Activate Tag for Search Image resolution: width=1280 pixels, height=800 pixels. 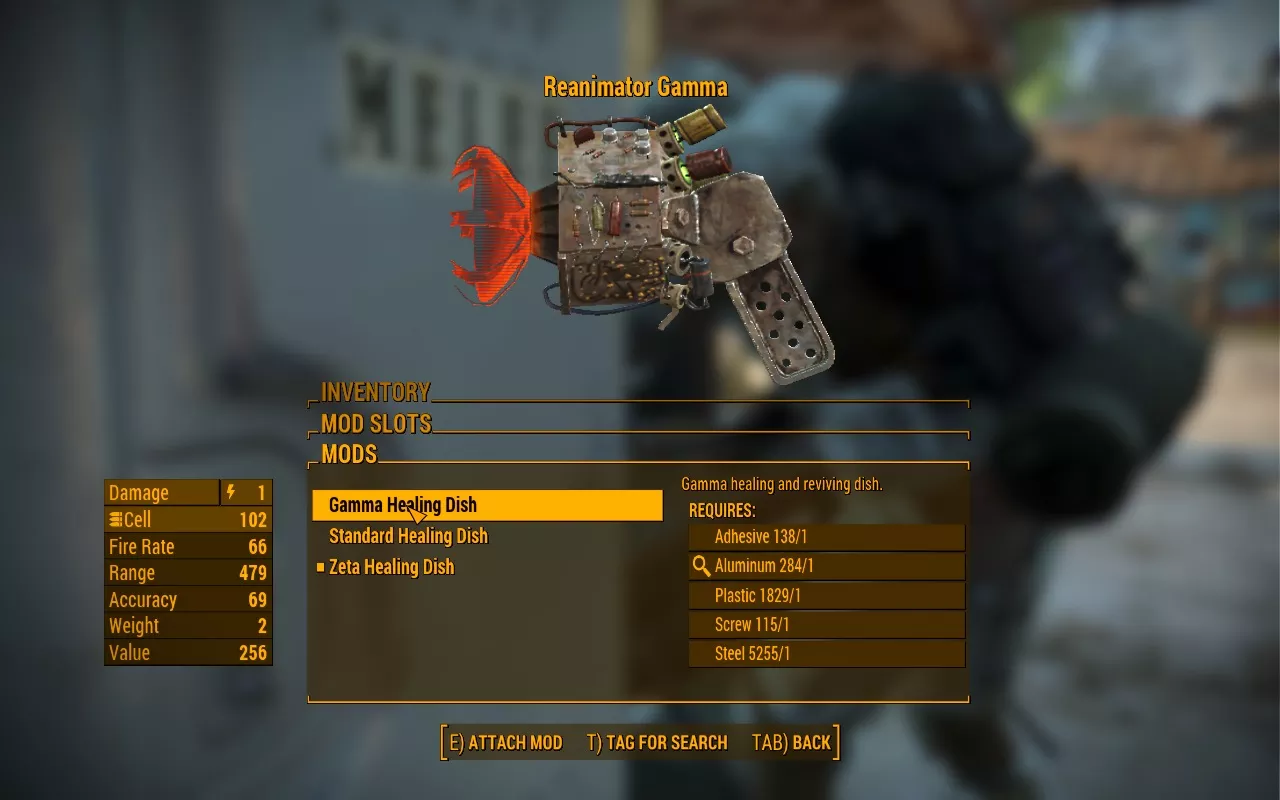coord(657,742)
